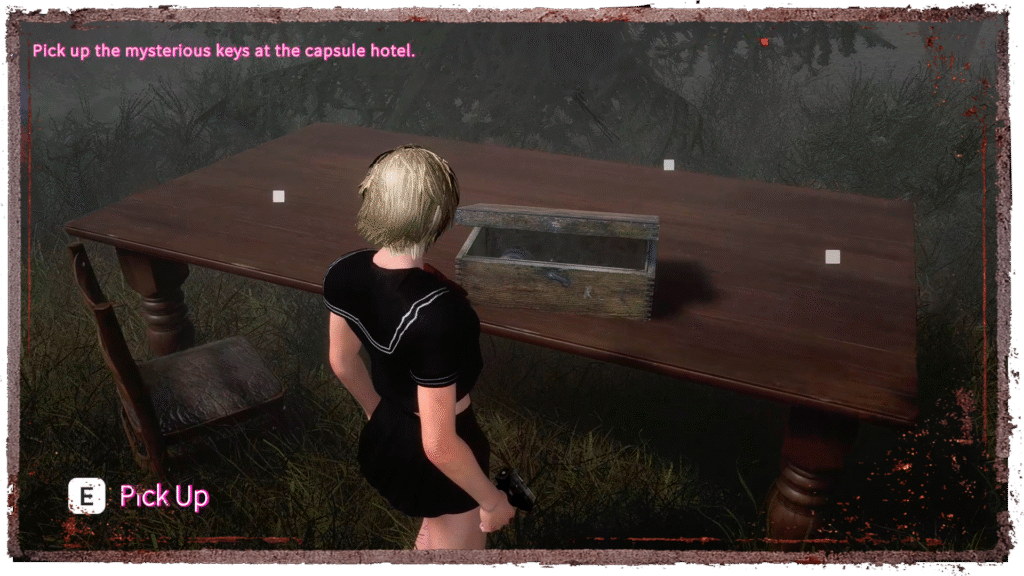This screenshot has width=1024, height=576.
Task: Select the mysterious keys objective text
Action: 223,50
